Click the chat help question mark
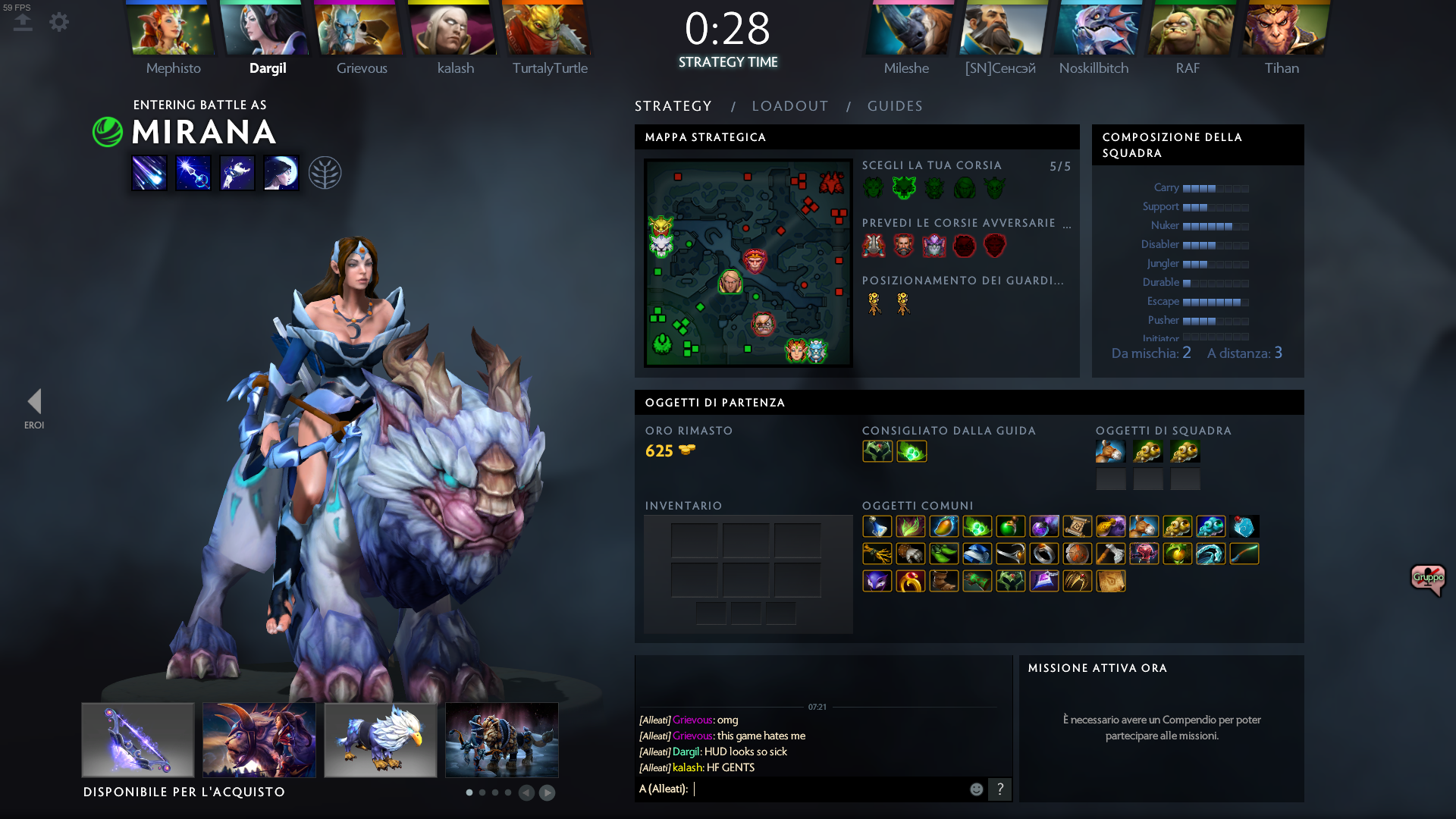 tap(1000, 789)
